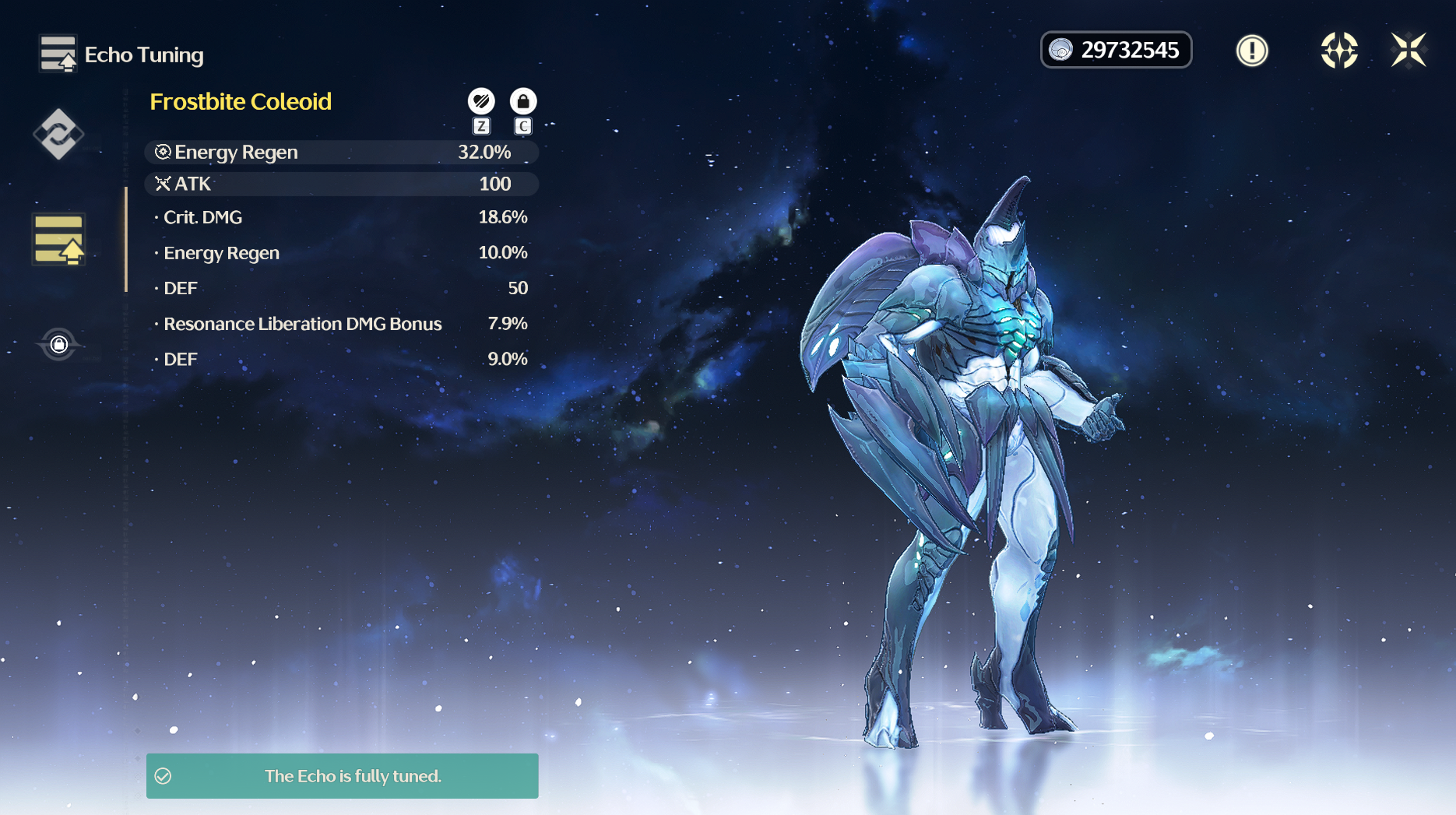Toggle the discard mark on Frostbite Coleoid
1456x815 pixels.
(481, 101)
